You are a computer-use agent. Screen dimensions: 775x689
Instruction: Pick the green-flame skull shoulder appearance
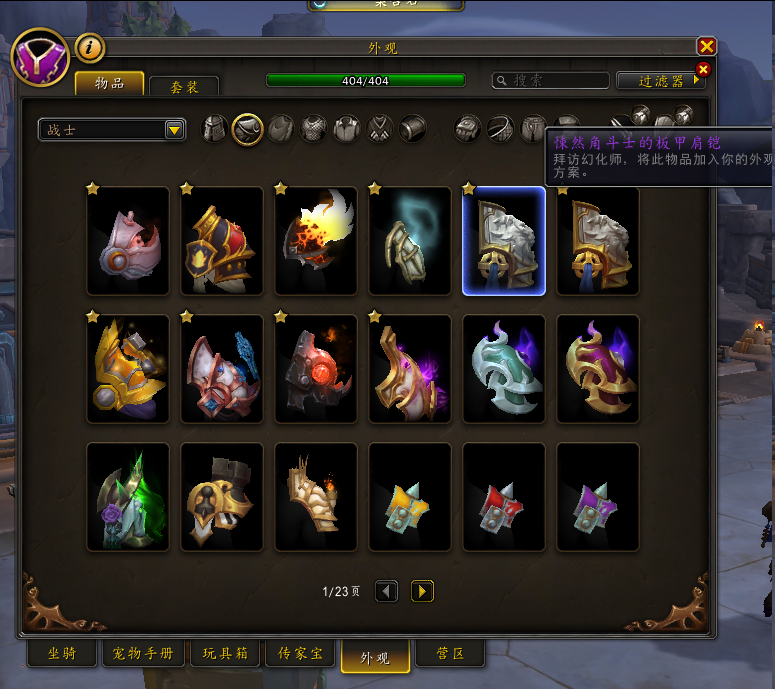(x=128, y=497)
